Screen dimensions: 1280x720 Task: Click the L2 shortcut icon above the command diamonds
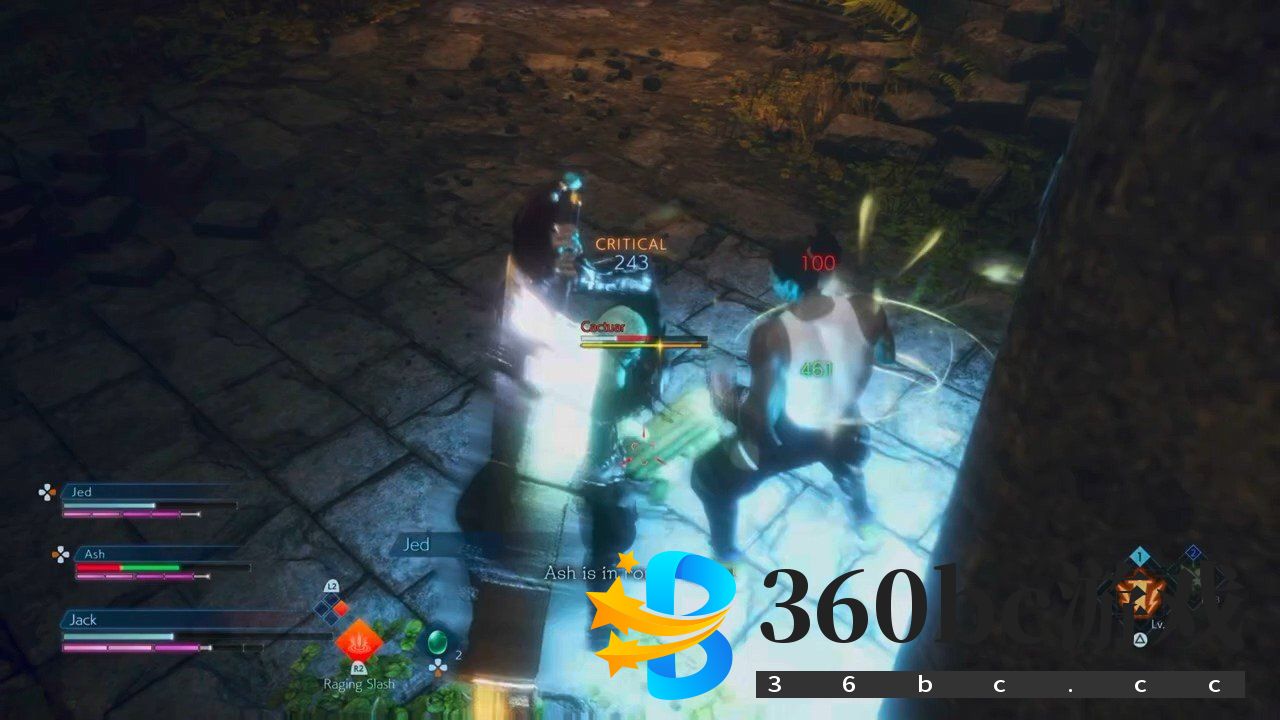pyautogui.click(x=332, y=587)
